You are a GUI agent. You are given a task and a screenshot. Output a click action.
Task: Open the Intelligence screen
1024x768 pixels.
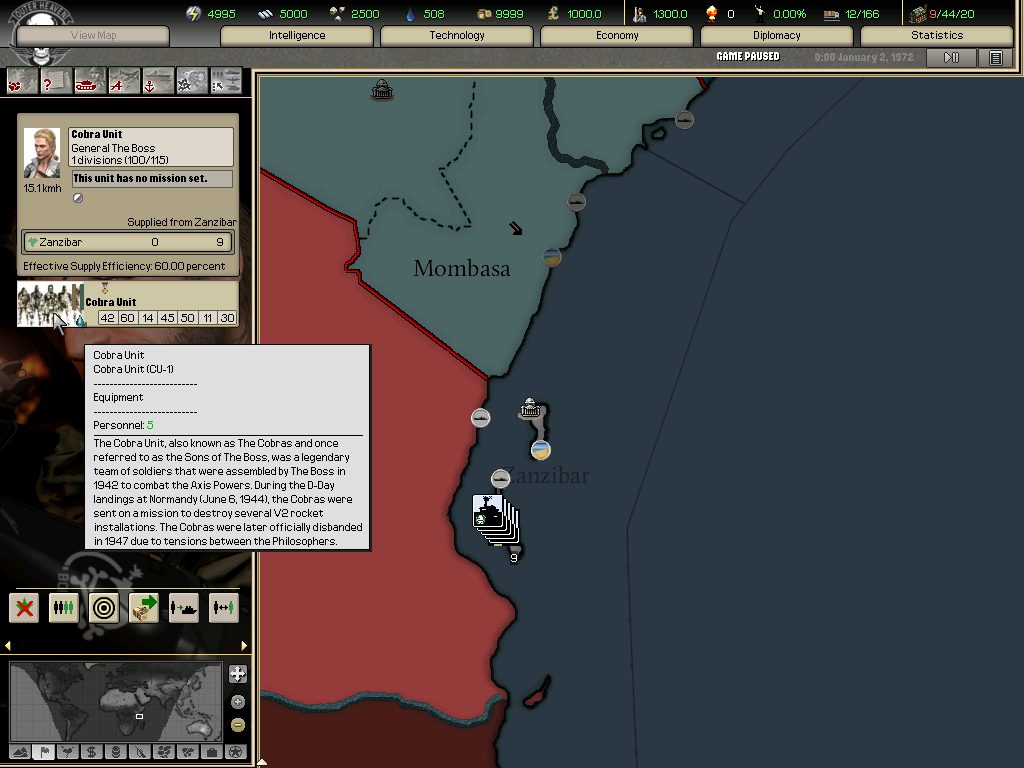(x=297, y=36)
